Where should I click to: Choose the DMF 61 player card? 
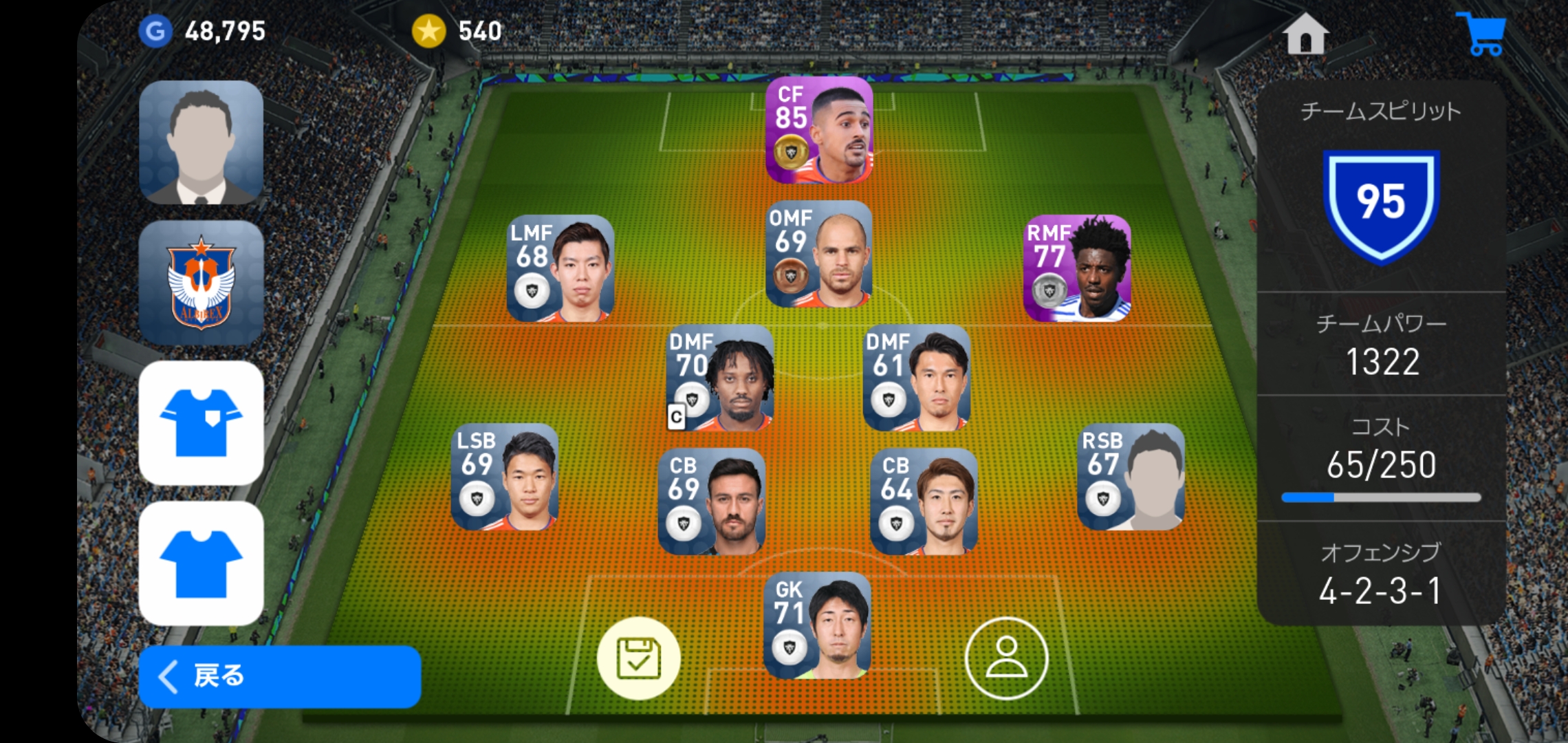point(917,378)
